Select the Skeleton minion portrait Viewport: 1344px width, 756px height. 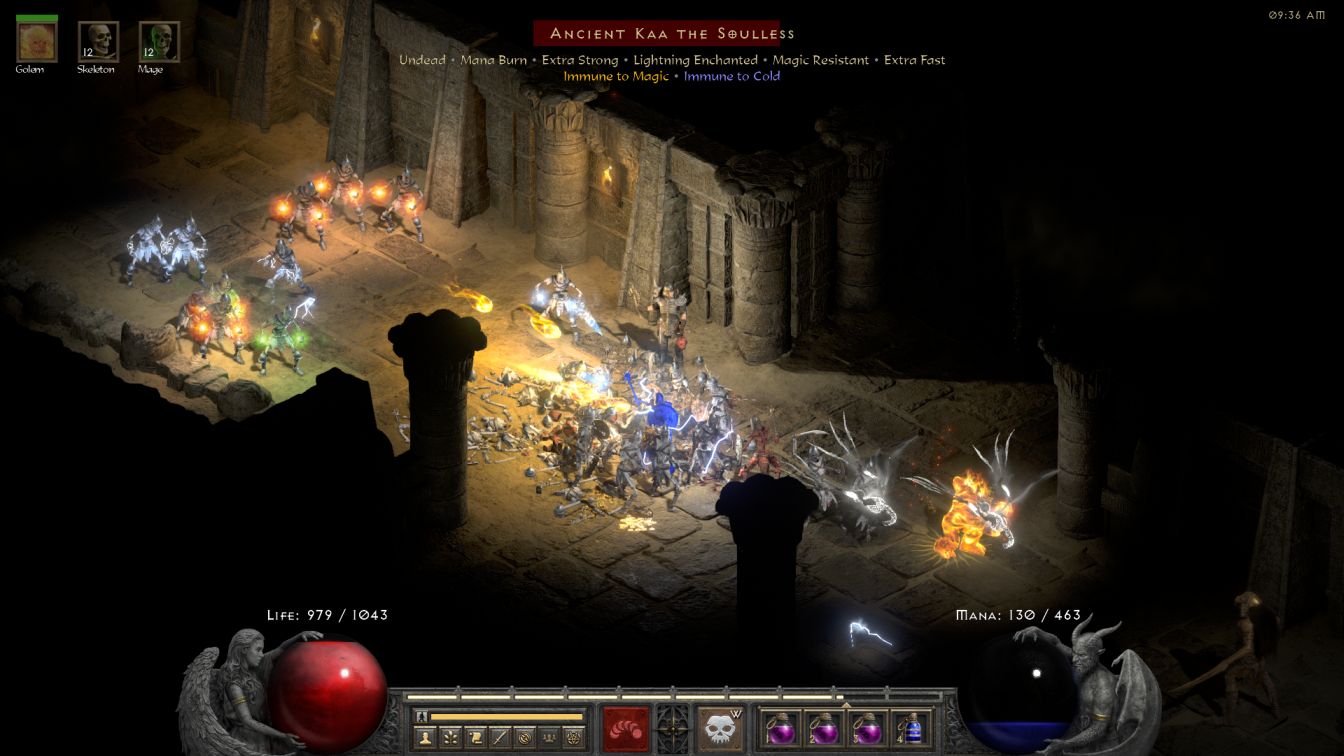pyautogui.click(x=98, y=41)
